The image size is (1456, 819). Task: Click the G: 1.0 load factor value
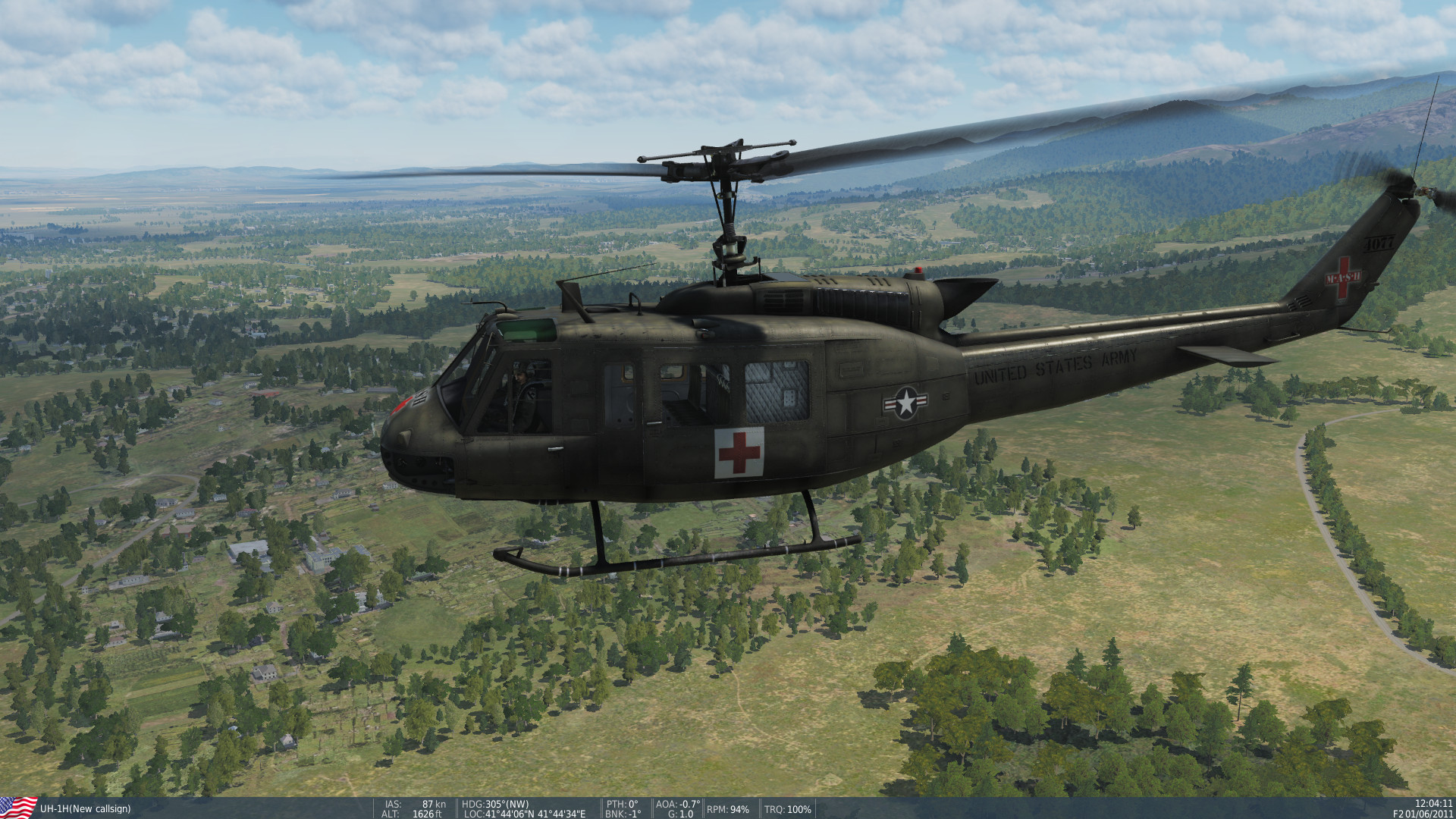[x=679, y=813]
